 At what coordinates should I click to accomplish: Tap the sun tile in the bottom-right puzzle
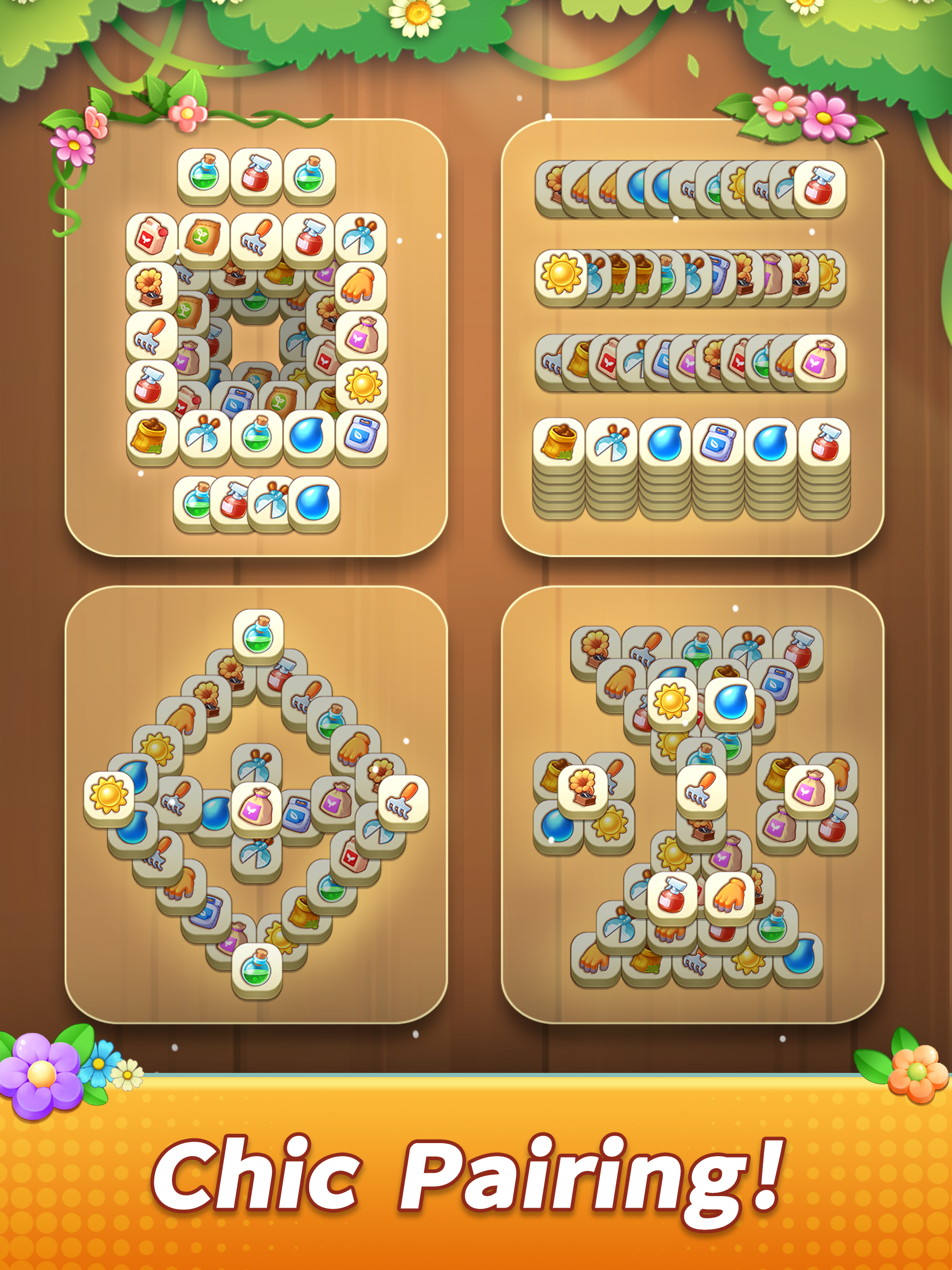673,701
